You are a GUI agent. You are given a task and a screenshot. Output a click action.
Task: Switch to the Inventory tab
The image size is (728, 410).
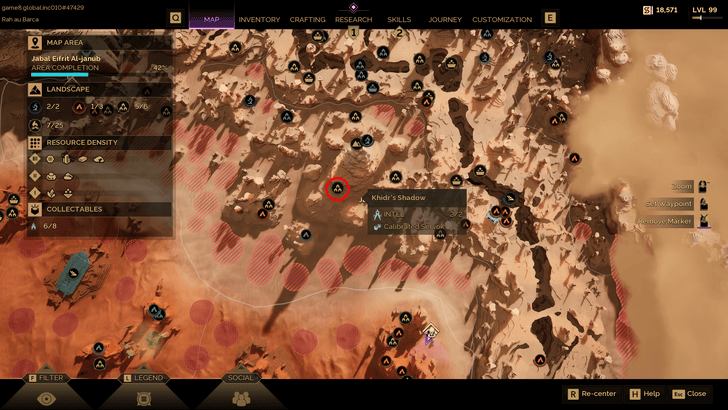tap(259, 19)
